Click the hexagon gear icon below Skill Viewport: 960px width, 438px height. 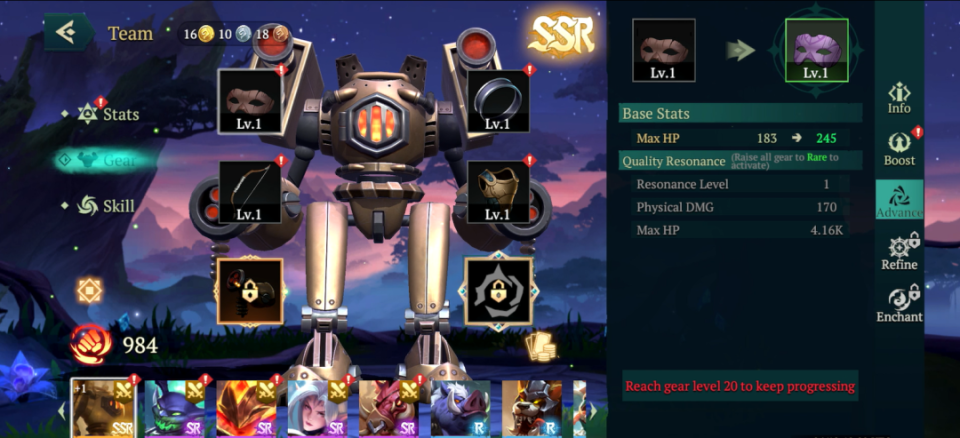coord(90,290)
